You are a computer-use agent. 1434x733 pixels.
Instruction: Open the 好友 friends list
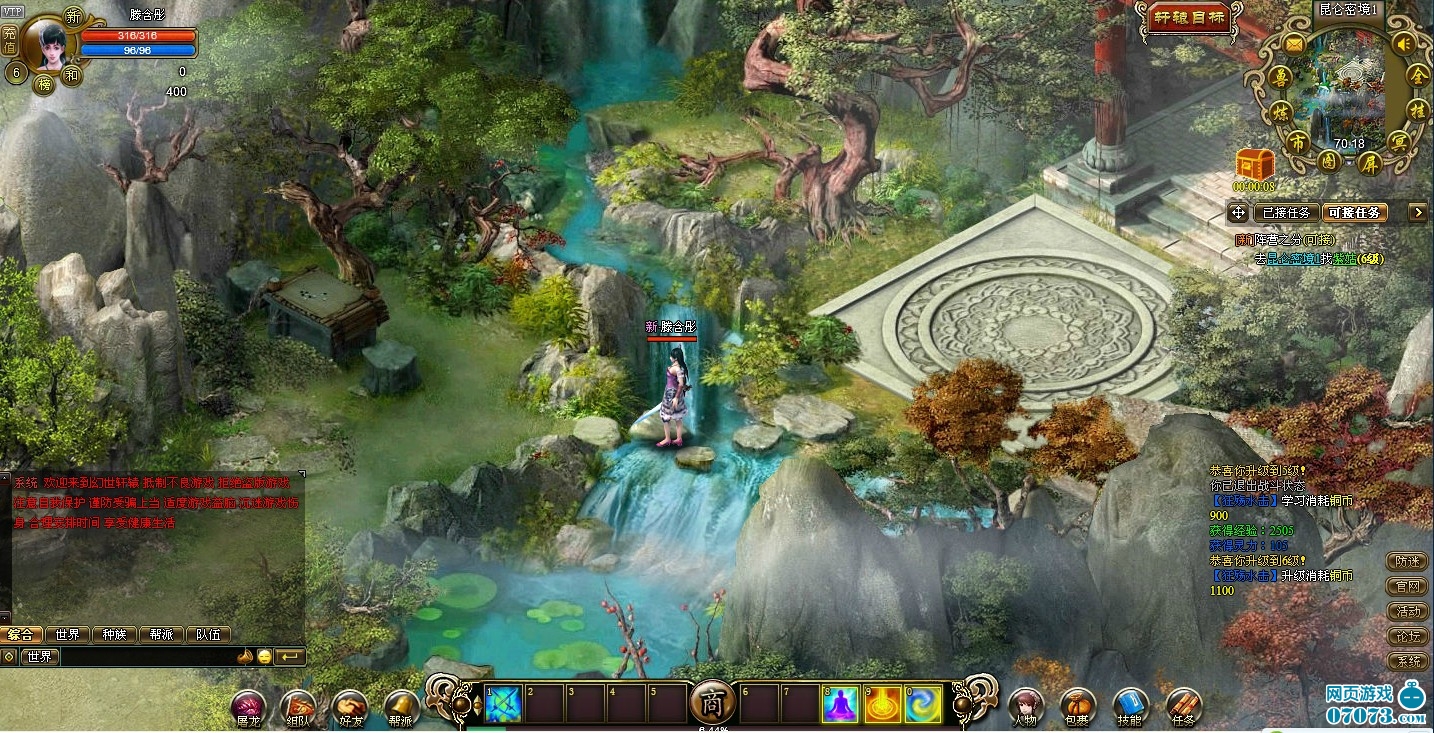349,706
